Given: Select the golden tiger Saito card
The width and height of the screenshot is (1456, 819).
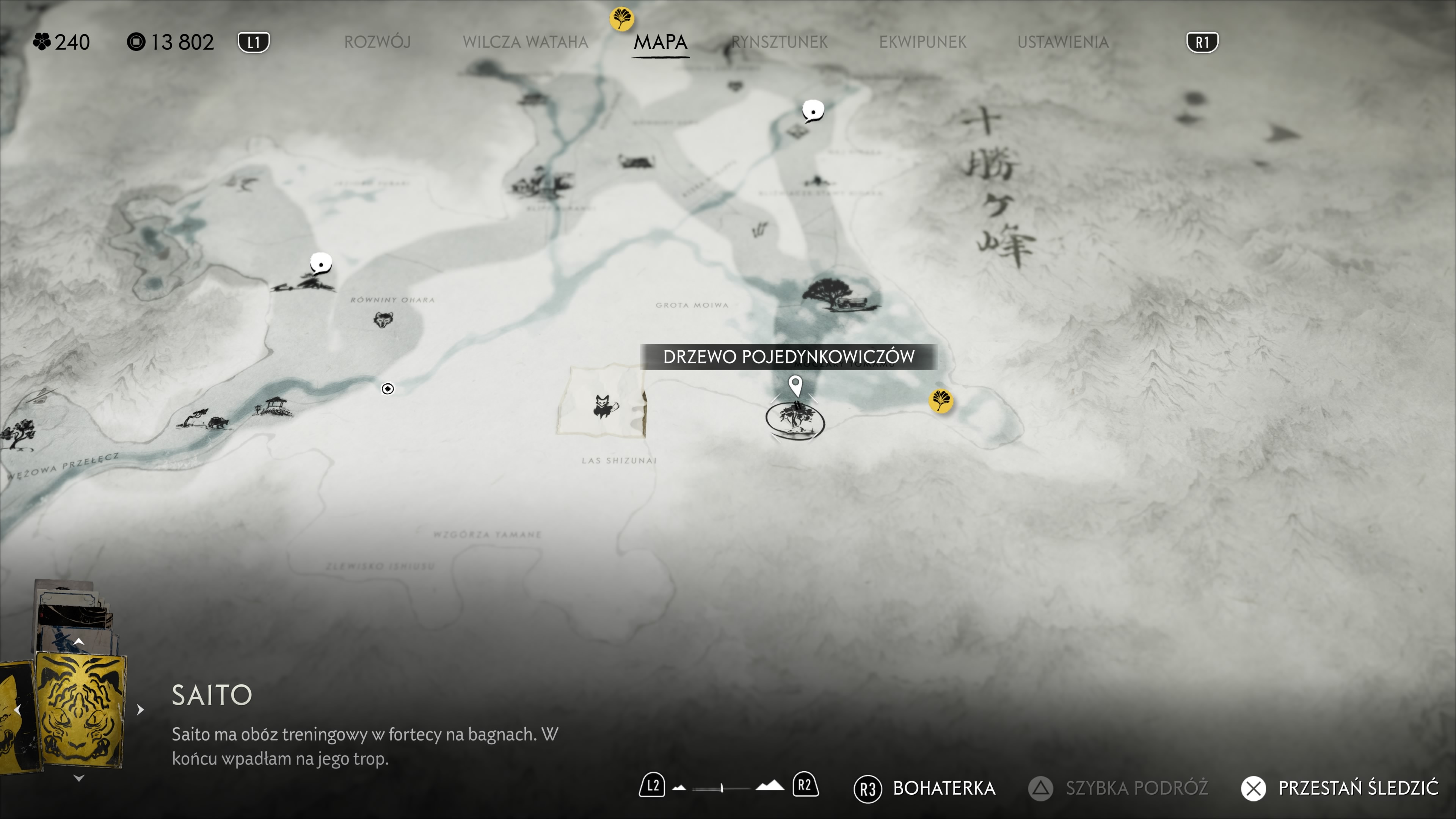Looking at the screenshot, I should pos(80,710).
